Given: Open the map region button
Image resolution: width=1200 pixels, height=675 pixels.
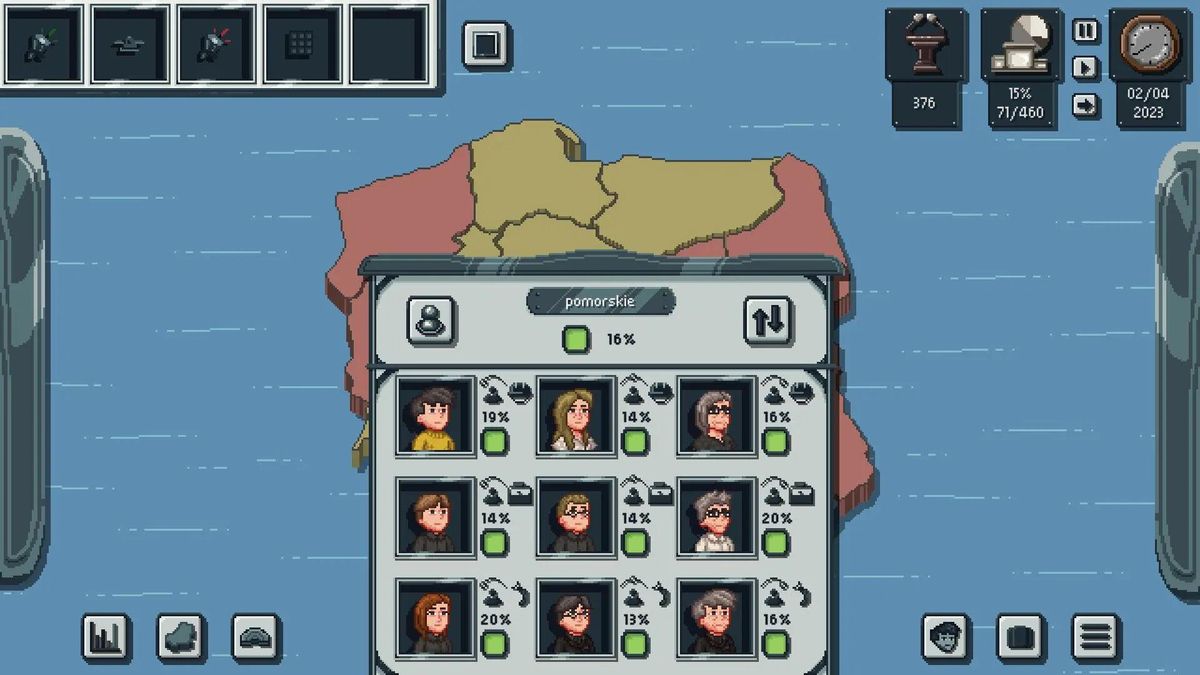Looking at the screenshot, I should point(181,637).
